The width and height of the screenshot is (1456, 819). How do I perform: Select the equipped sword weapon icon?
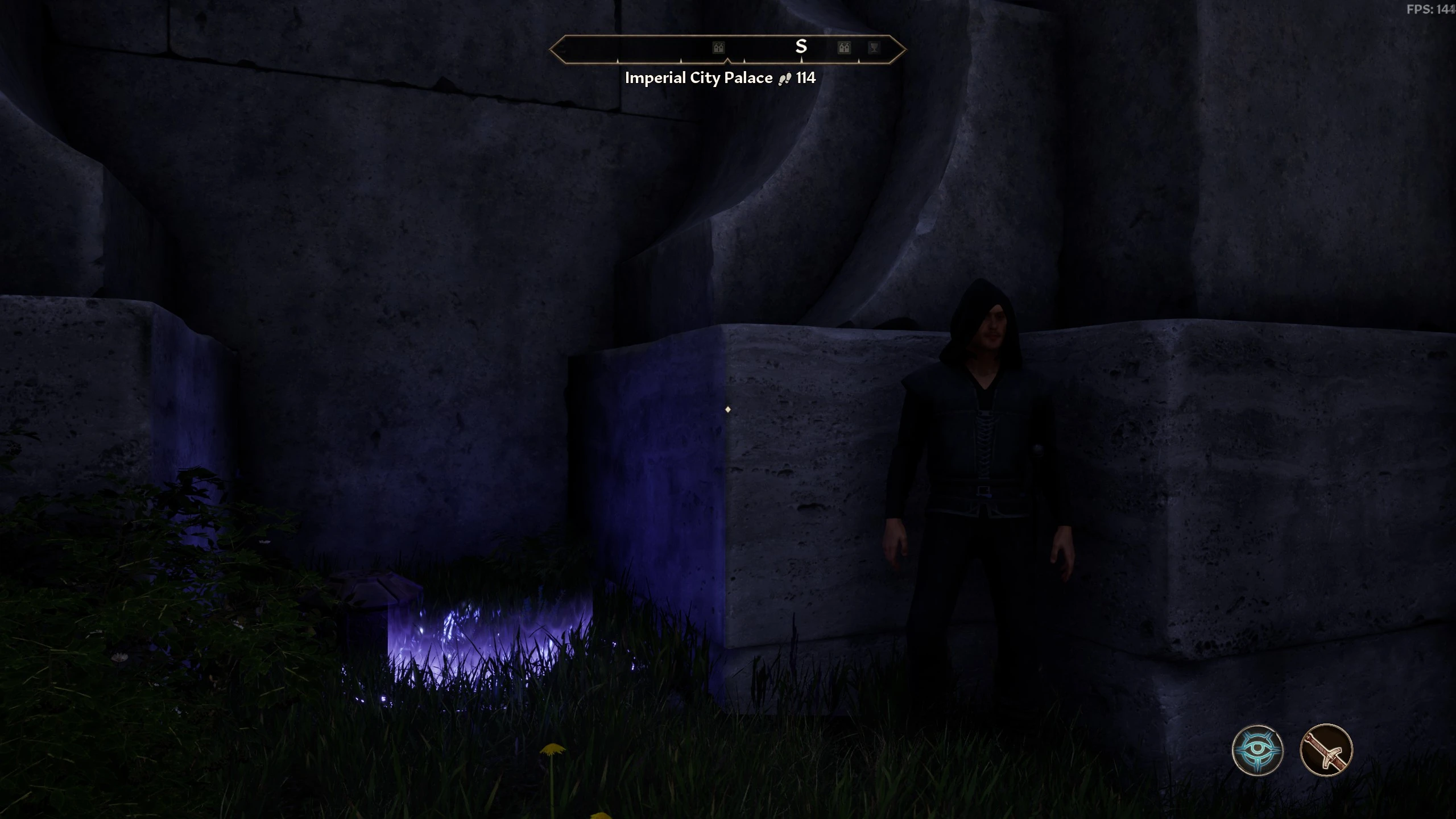(1326, 750)
